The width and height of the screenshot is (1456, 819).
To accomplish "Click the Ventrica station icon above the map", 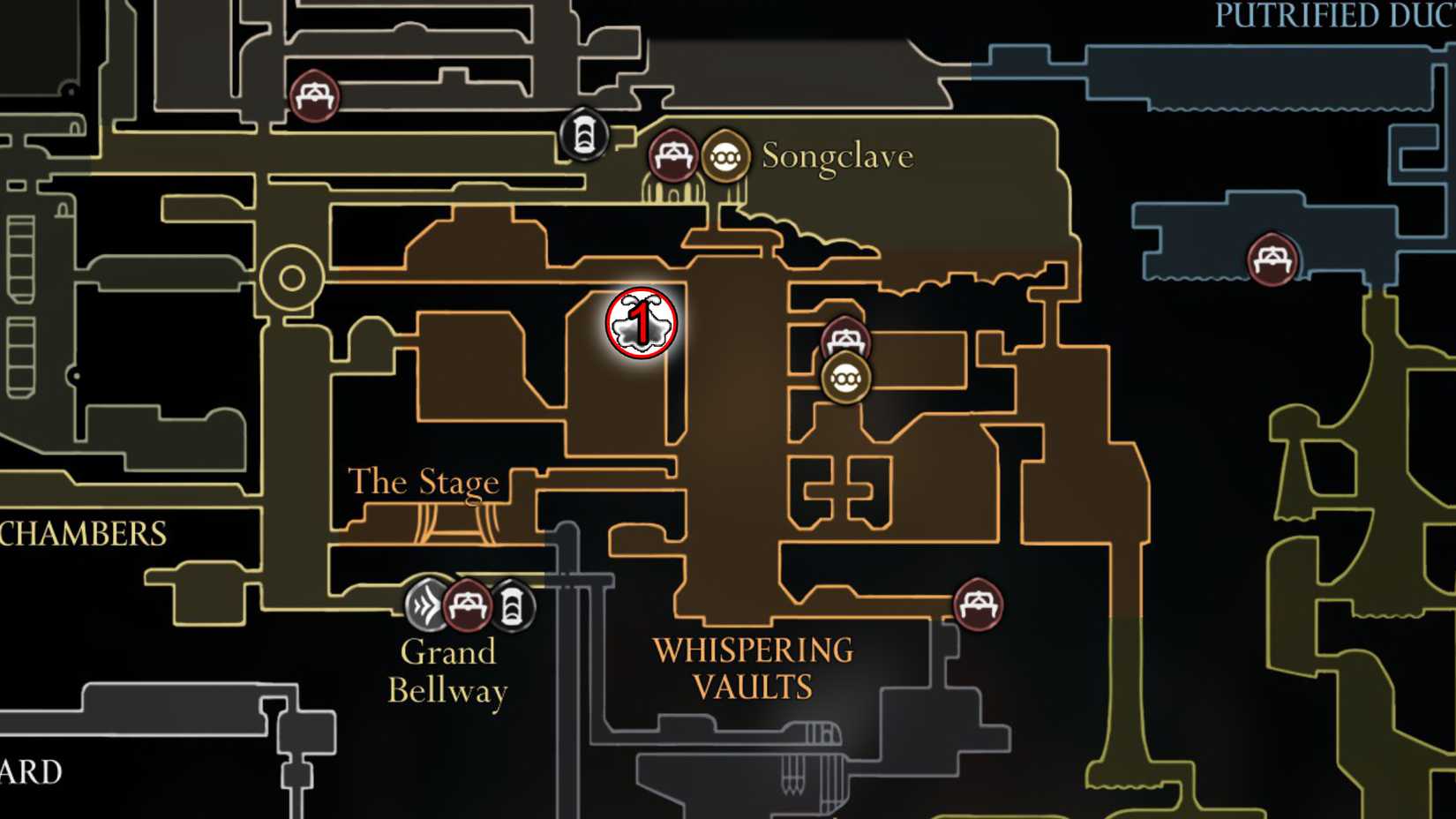I will click(x=582, y=134).
